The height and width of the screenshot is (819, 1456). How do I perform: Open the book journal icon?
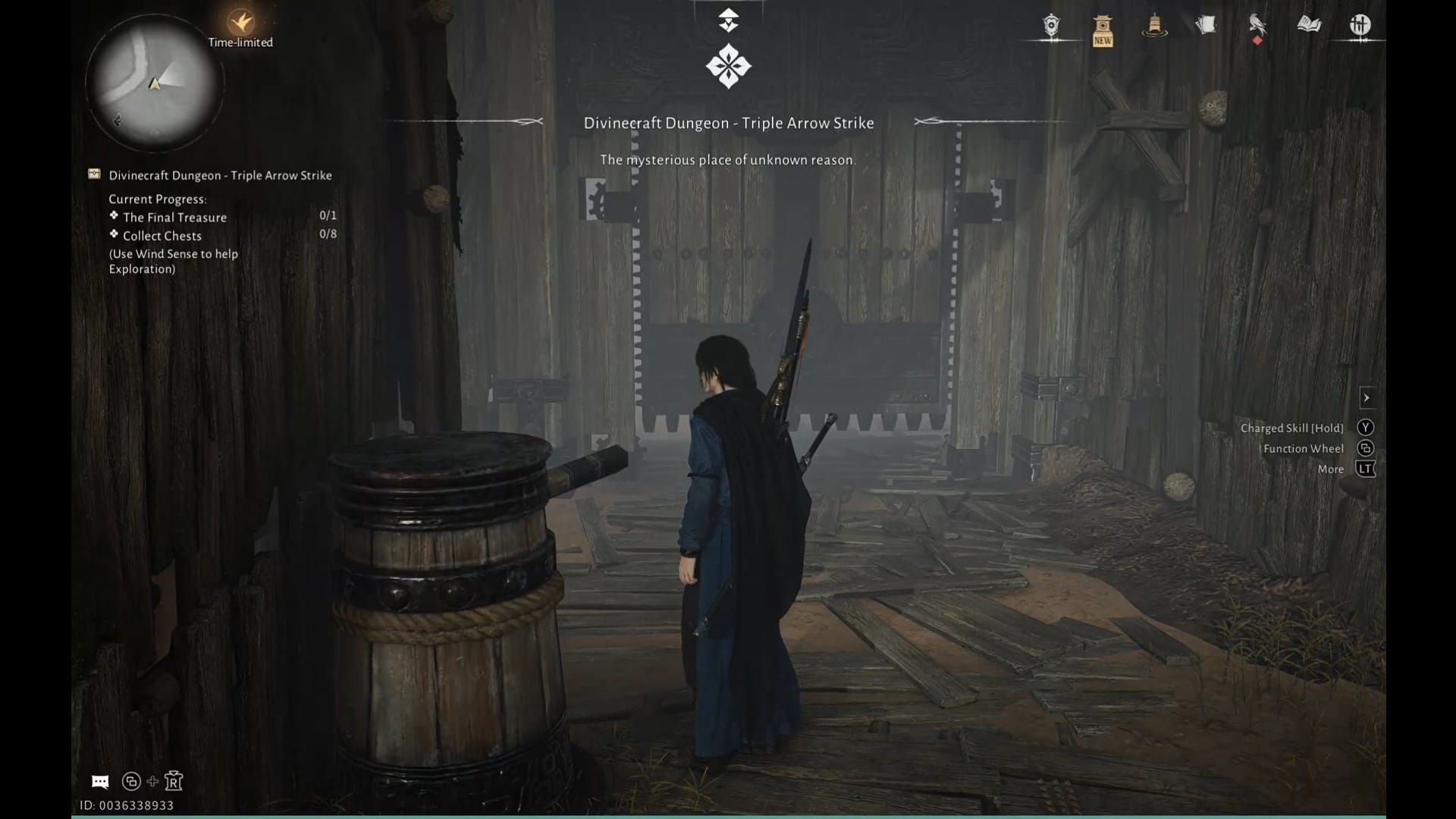1309,25
